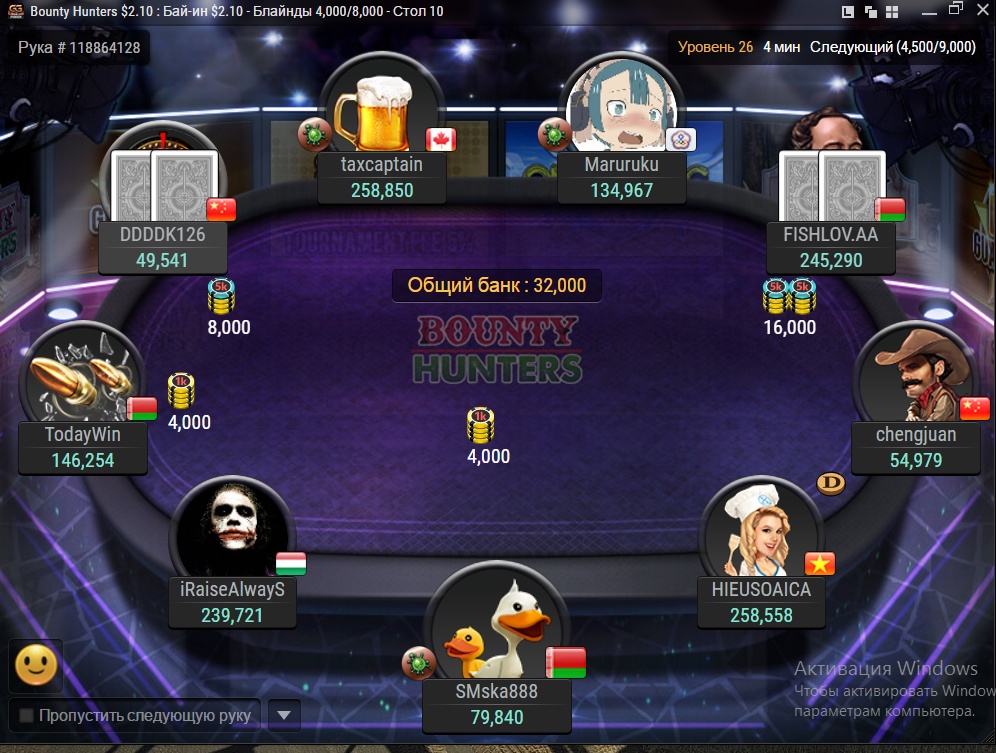
Task: Click the hand number 118864128 label
Action: coord(79,47)
